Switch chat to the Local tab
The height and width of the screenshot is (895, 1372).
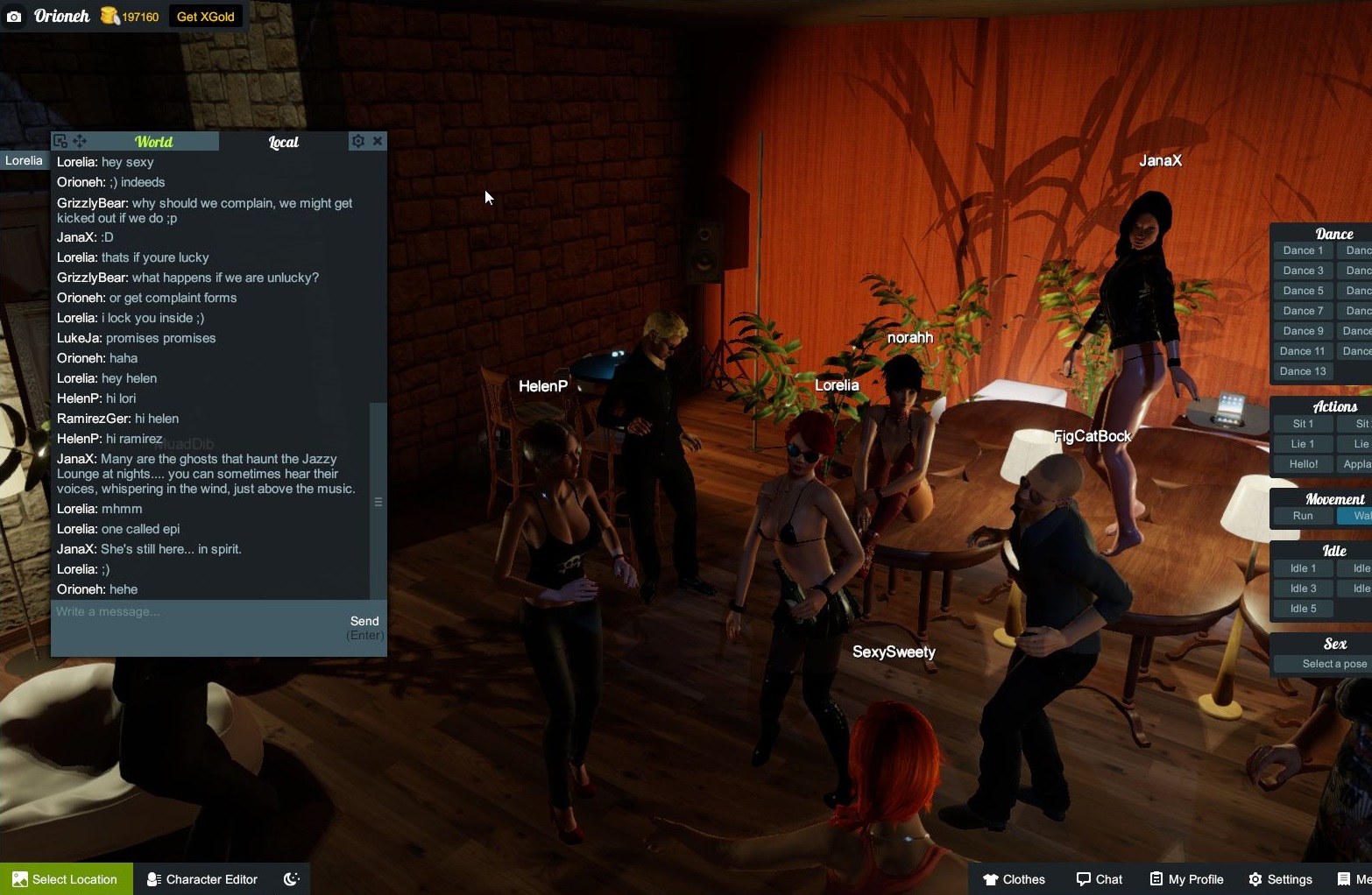283,141
